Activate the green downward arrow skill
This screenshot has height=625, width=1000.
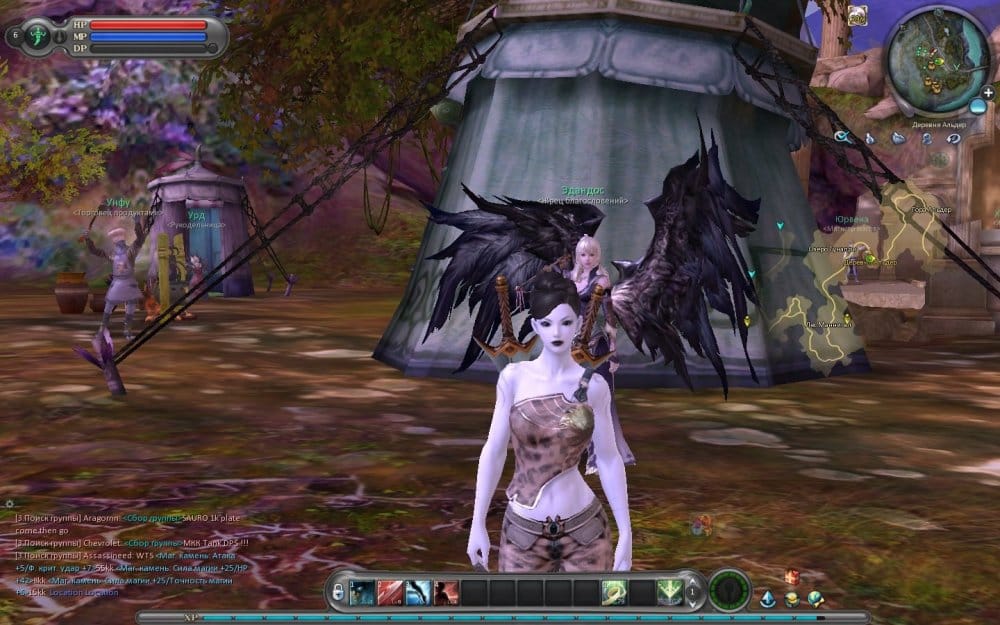669,592
